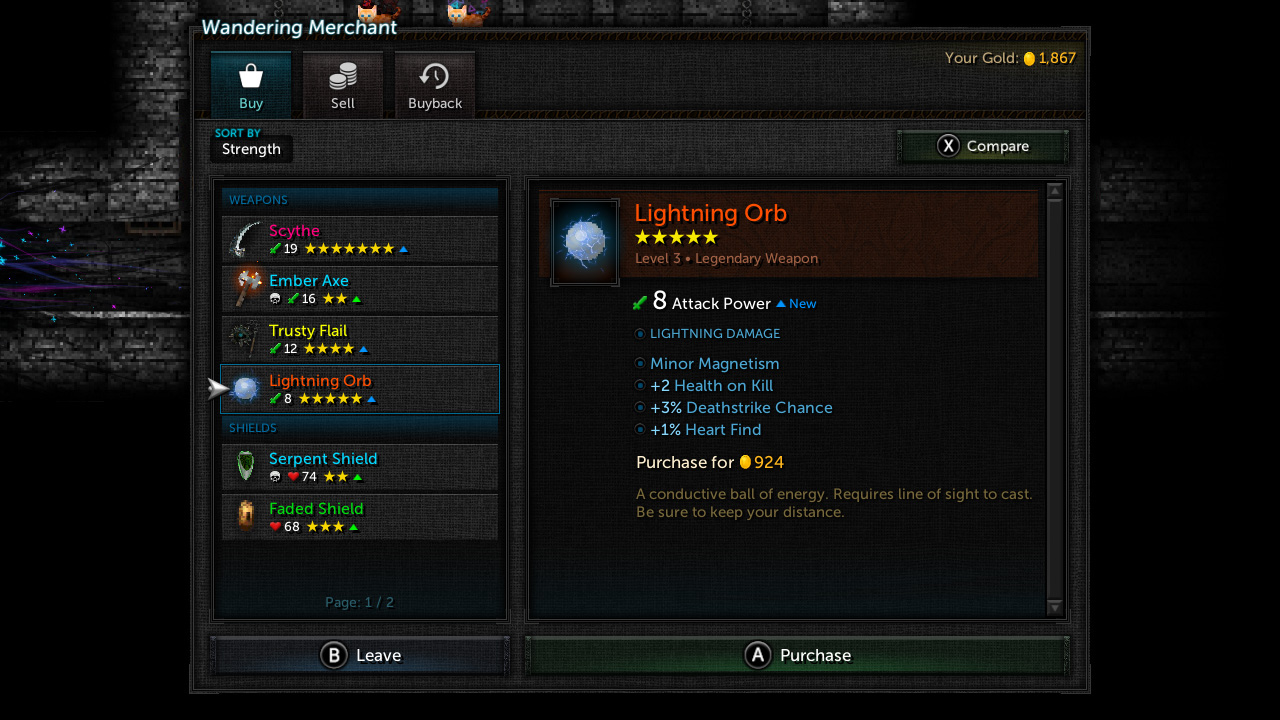Open the Sort By Strength selector

(250, 148)
